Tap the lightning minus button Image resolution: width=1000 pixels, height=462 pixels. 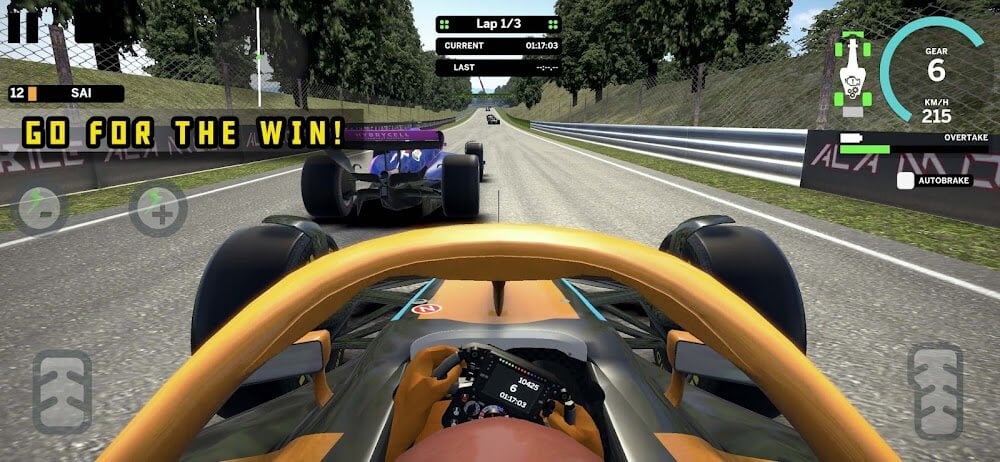(x=39, y=209)
